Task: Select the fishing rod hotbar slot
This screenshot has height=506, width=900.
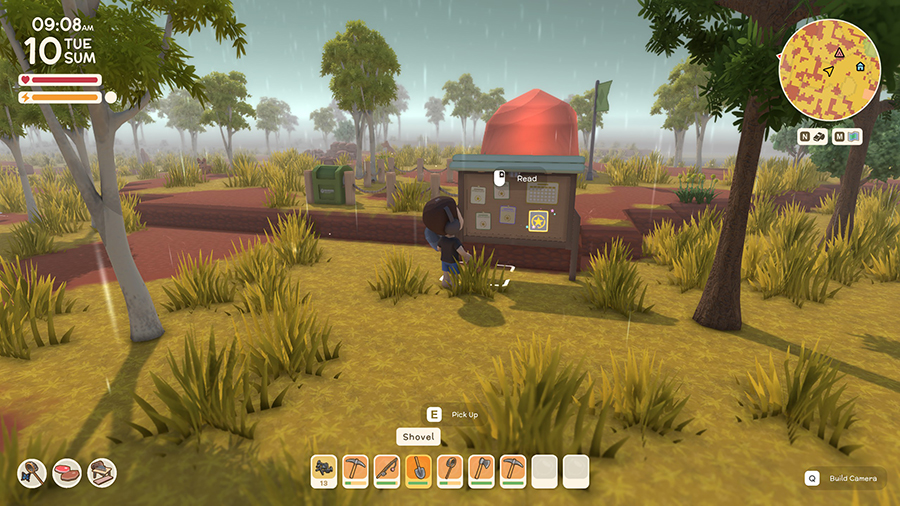Action: 387,469
